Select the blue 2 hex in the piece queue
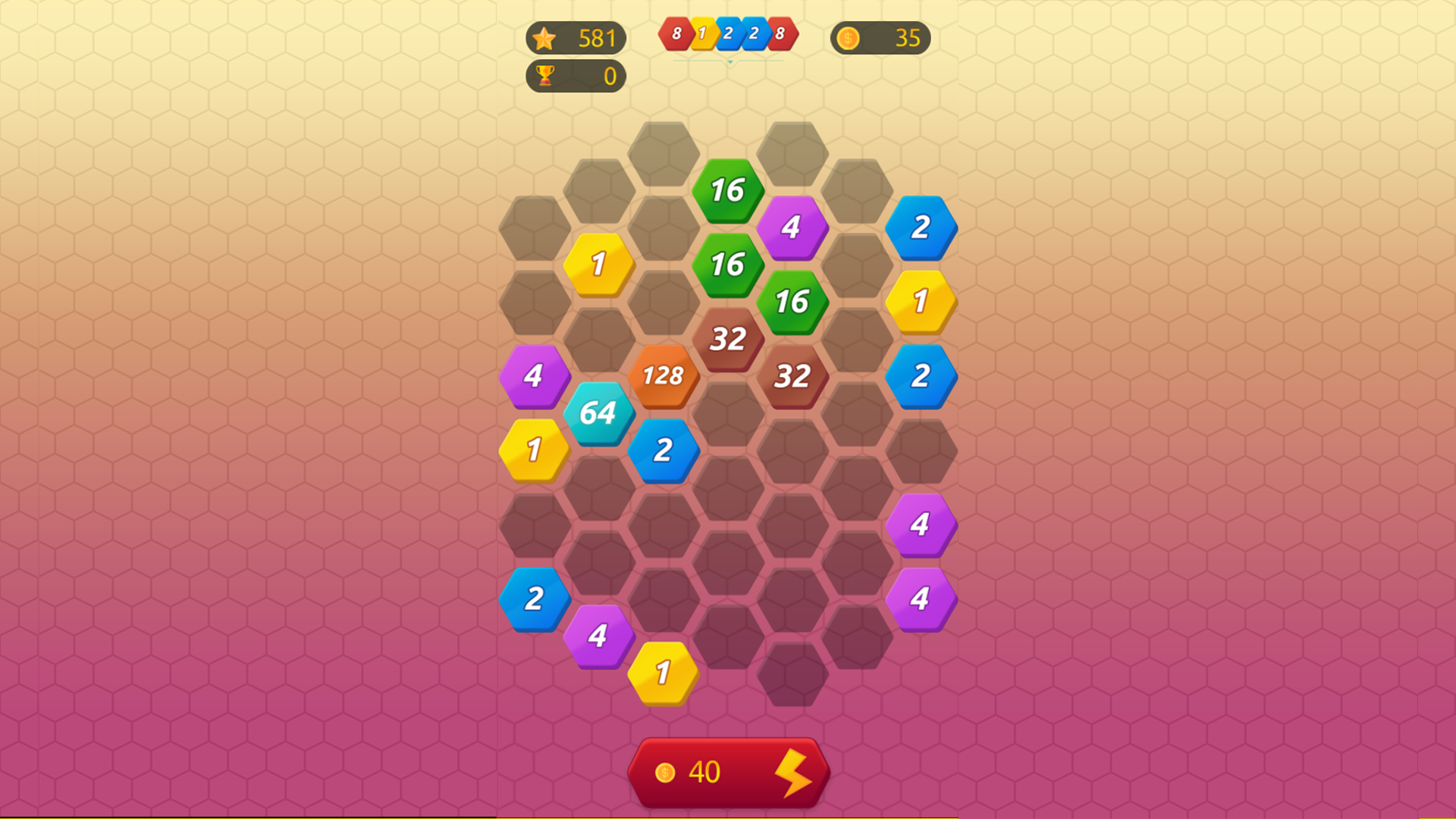Screen dimensions: 1456x819 point(729,33)
